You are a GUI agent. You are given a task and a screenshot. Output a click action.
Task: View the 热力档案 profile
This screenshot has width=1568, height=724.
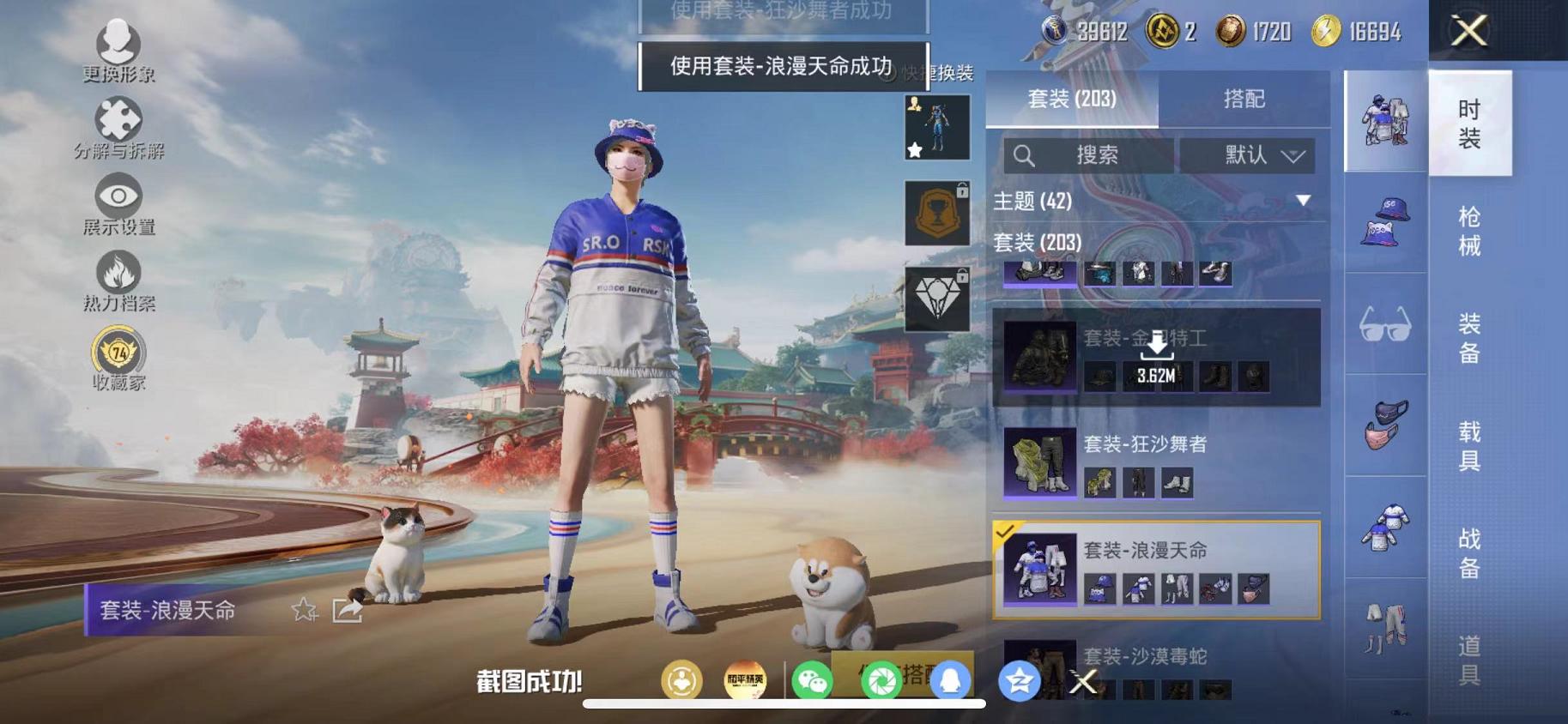[118, 275]
